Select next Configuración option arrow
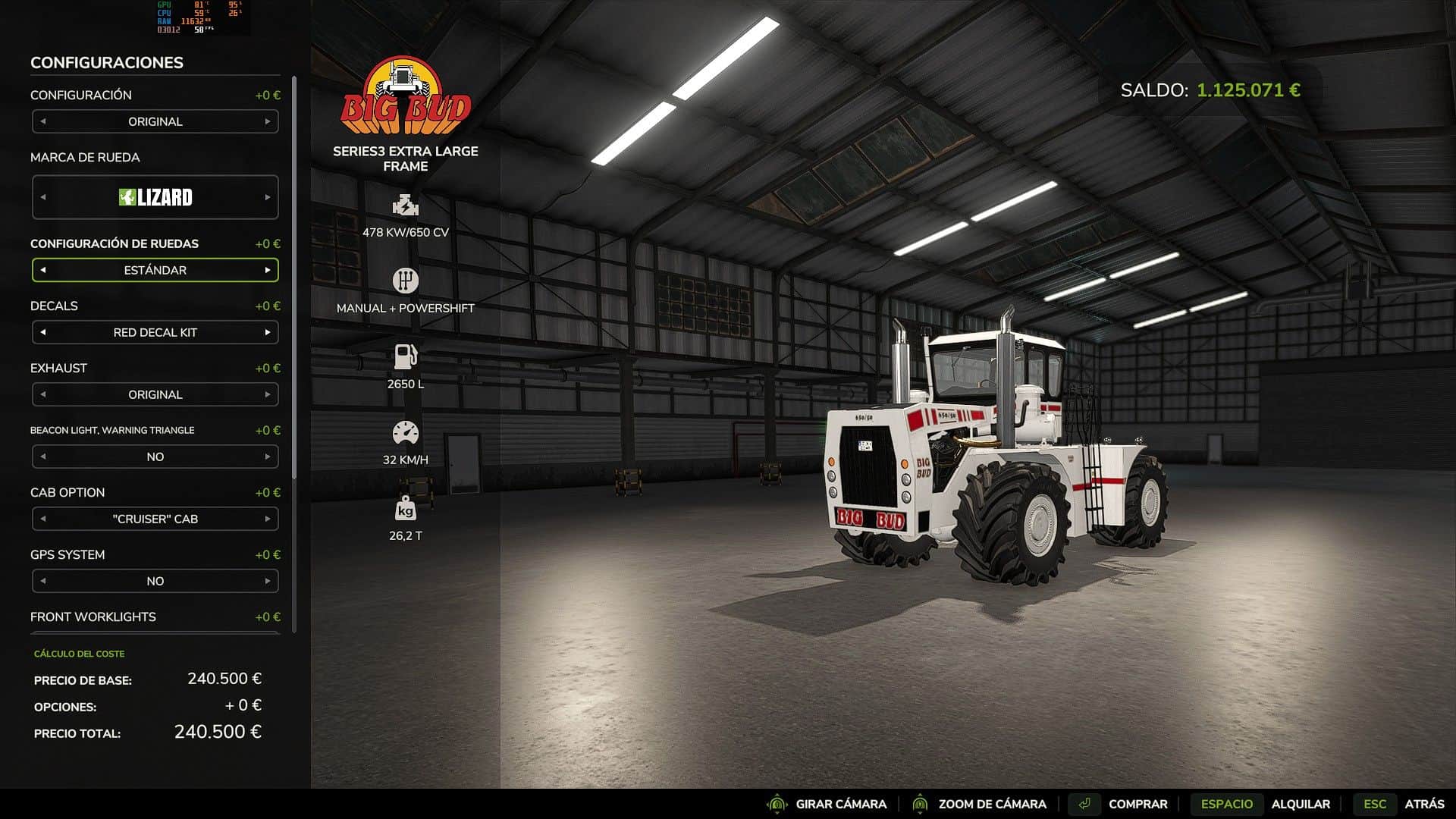This screenshot has height=819, width=1456. (268, 121)
